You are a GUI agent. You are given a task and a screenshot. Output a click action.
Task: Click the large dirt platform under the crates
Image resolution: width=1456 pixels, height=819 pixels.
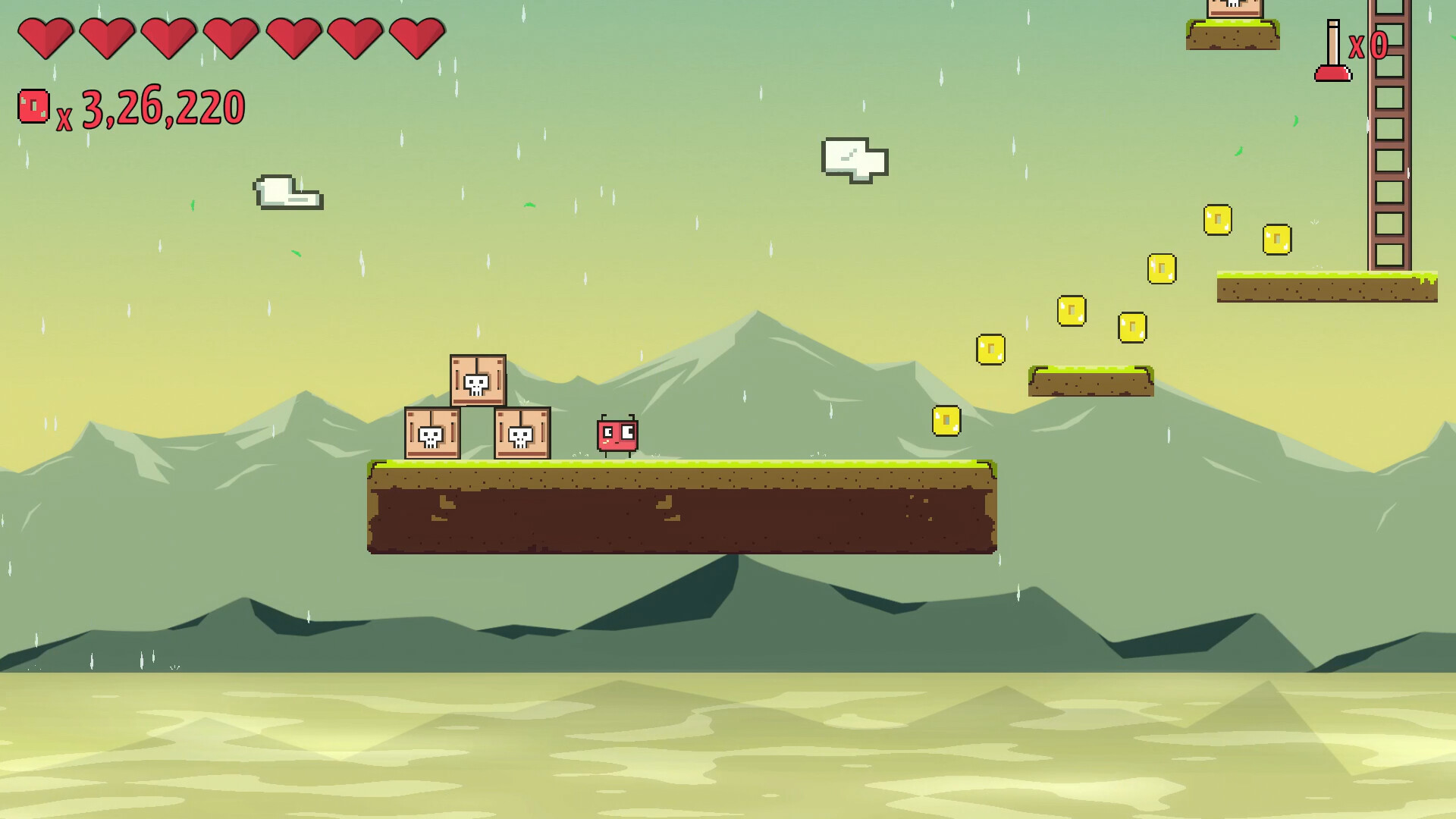pyautogui.click(x=682, y=508)
